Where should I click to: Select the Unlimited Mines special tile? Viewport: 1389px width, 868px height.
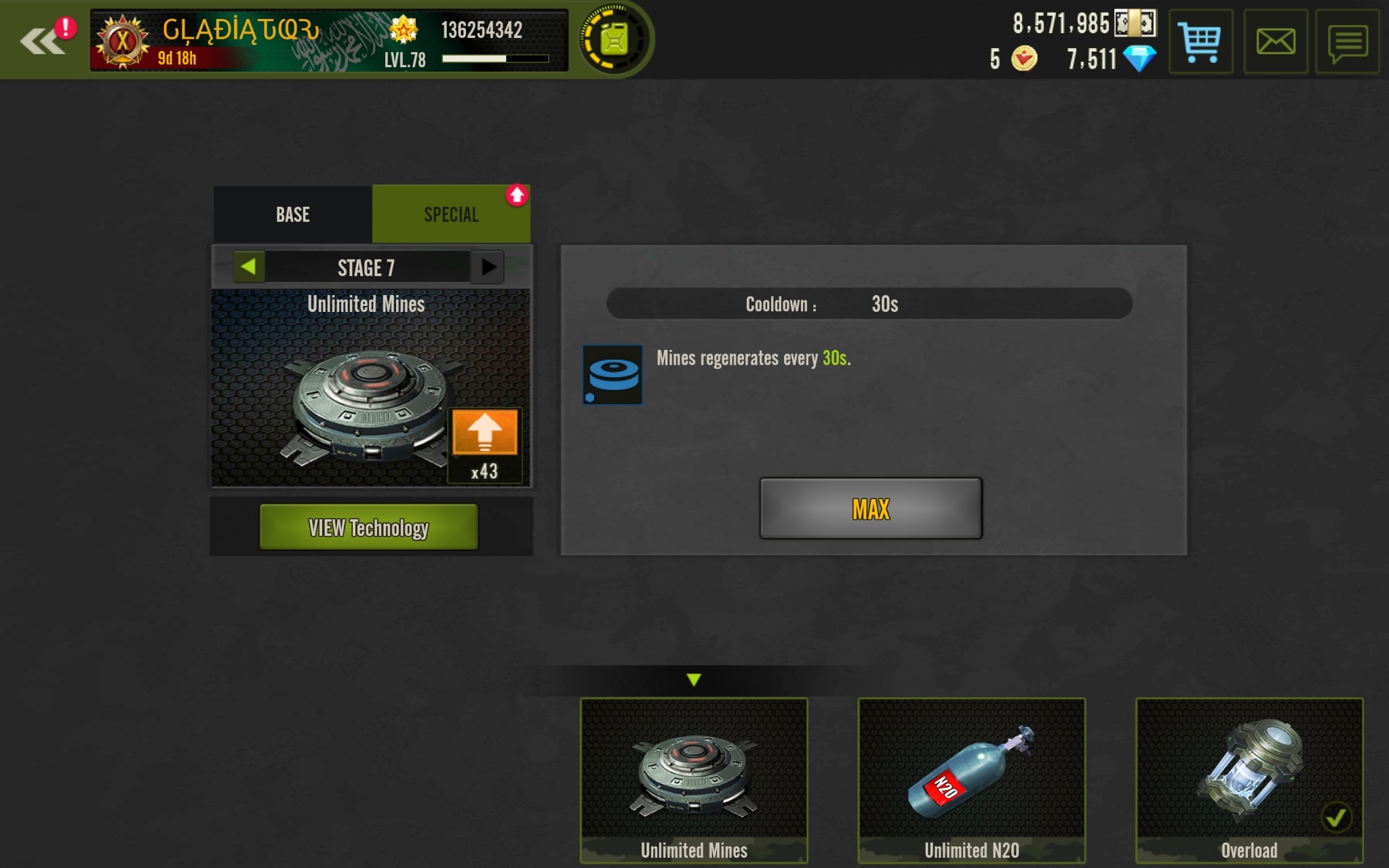click(694, 780)
